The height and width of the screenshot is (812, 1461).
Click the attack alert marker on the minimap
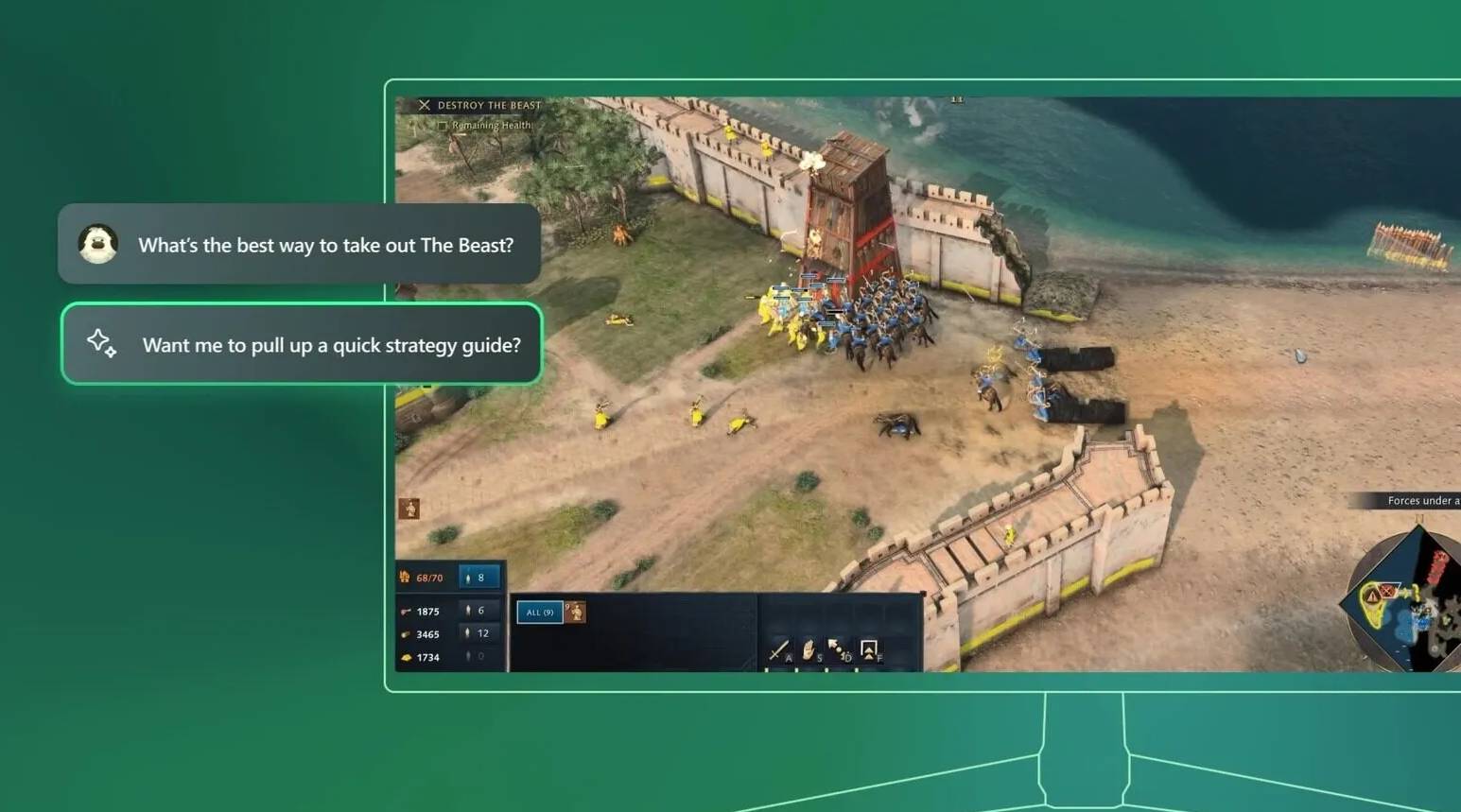coord(1372,597)
